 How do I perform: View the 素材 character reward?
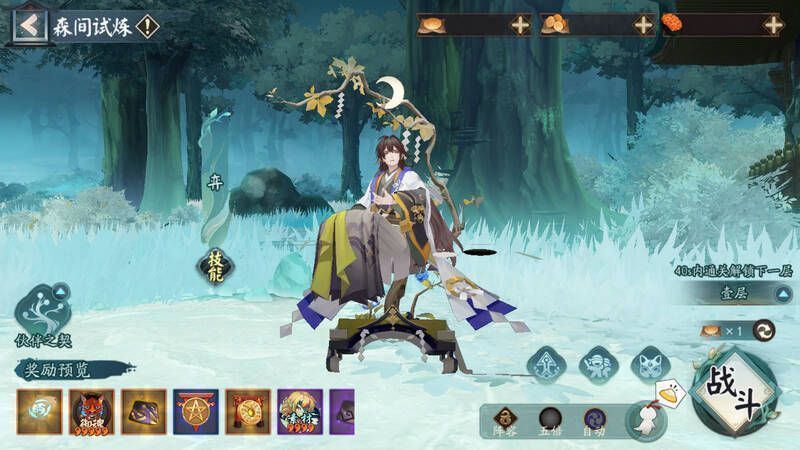(299, 411)
